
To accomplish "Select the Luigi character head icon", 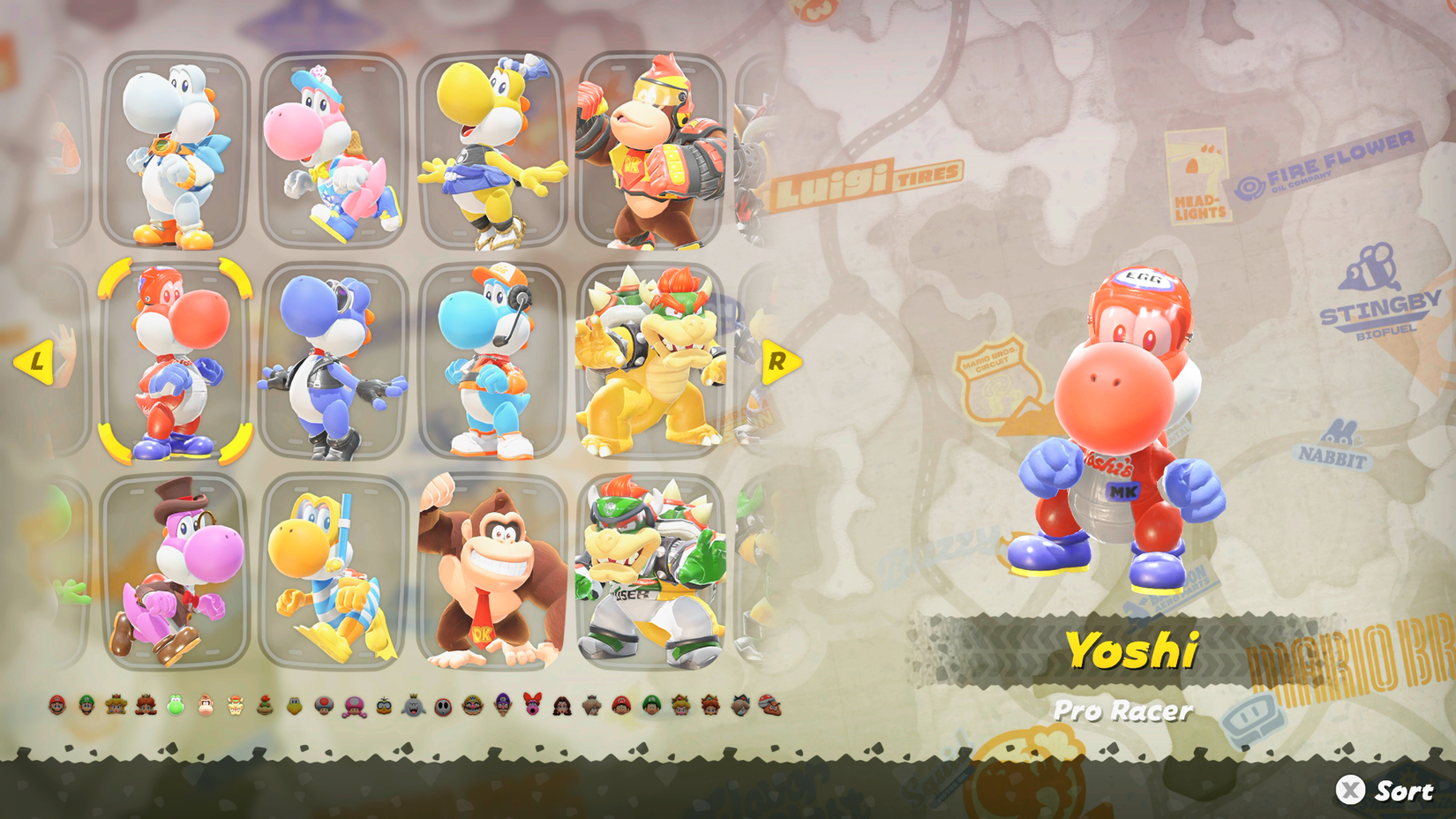I will [x=86, y=706].
